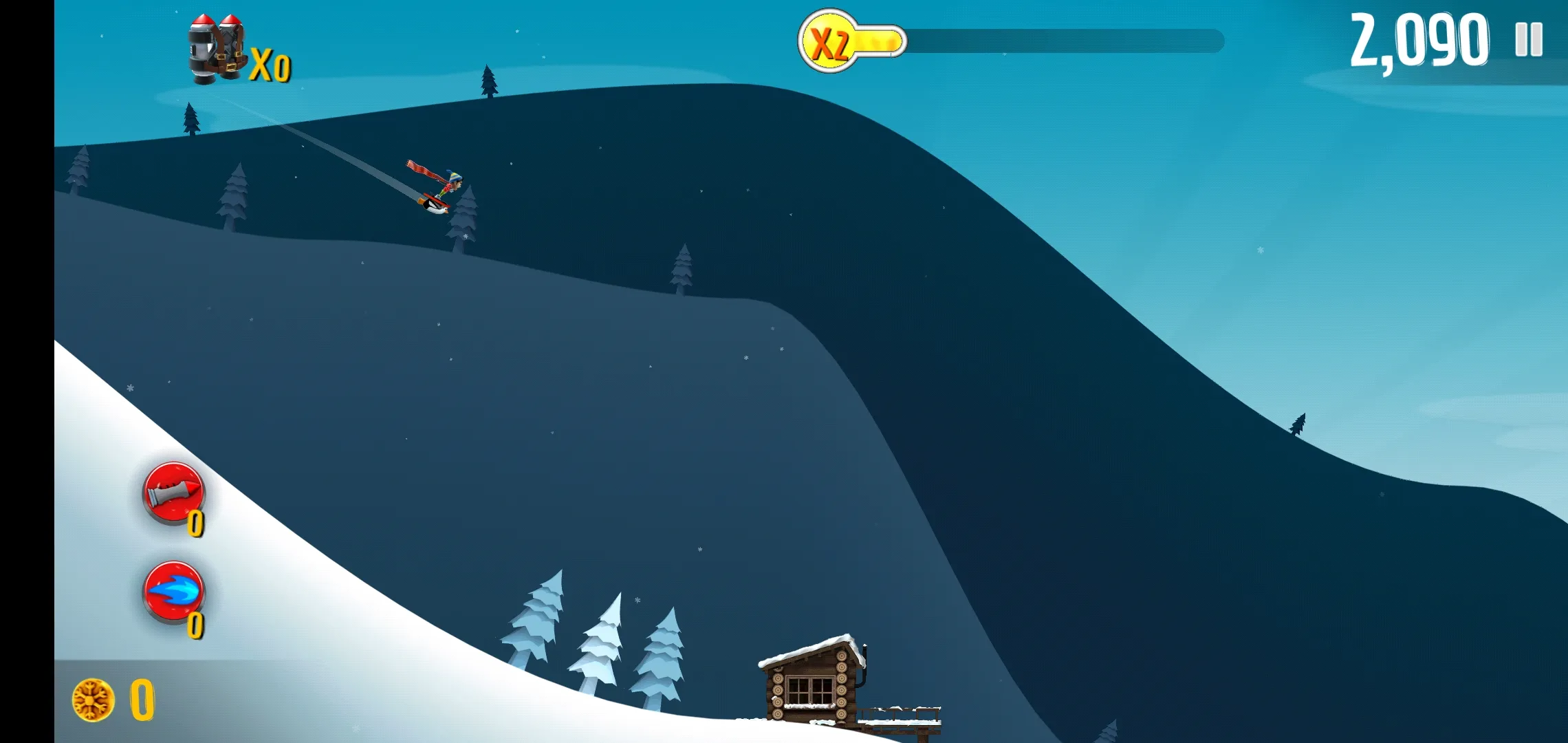
Task: Activate the blue flame boost button
Action: click(x=173, y=592)
